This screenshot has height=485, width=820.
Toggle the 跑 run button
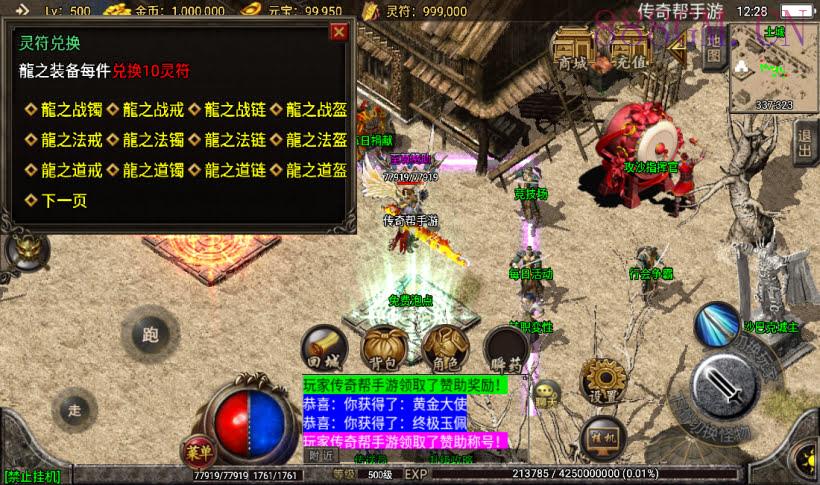151,334
